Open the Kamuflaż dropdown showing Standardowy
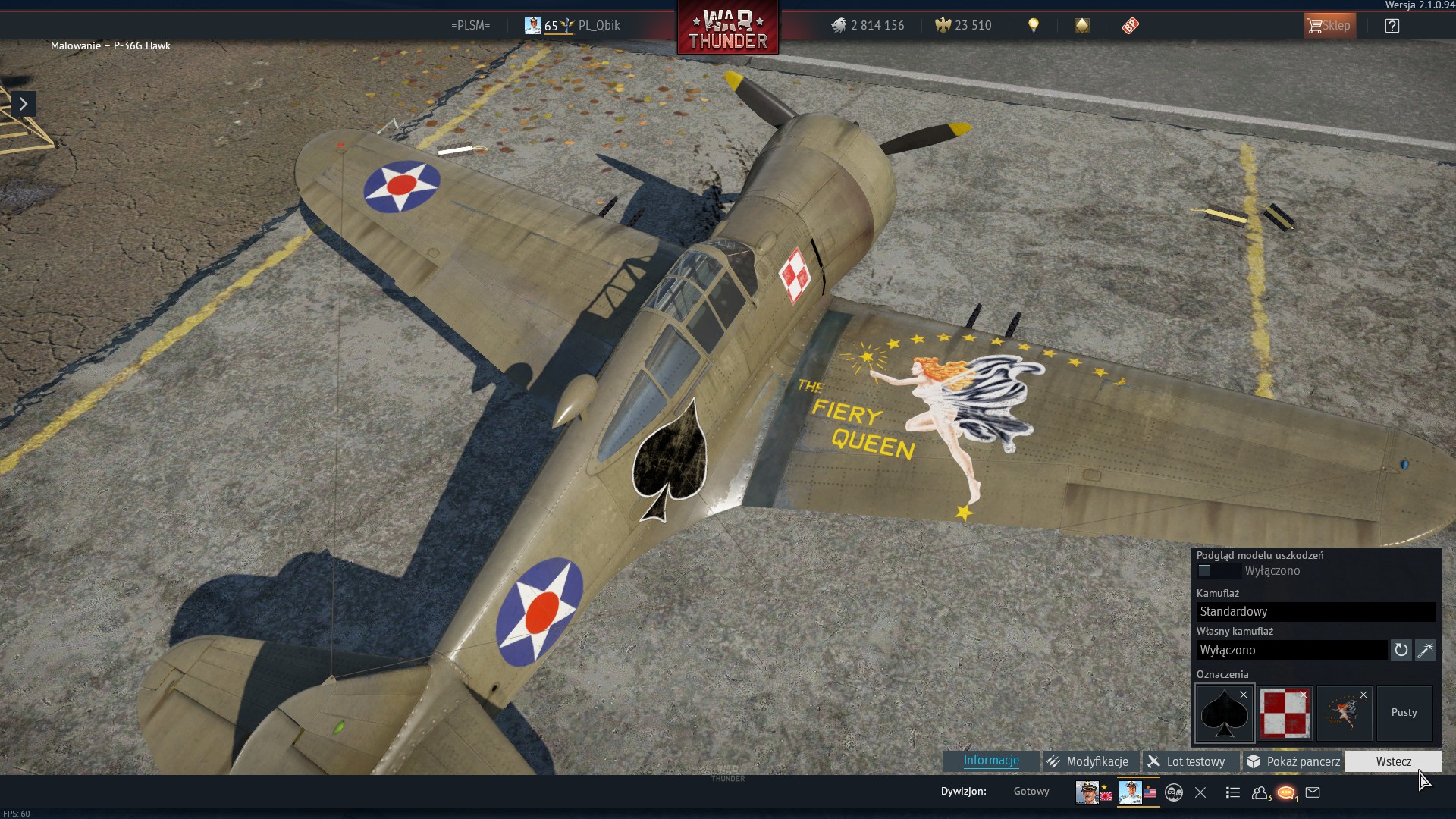This screenshot has width=1456, height=819. click(x=1316, y=612)
